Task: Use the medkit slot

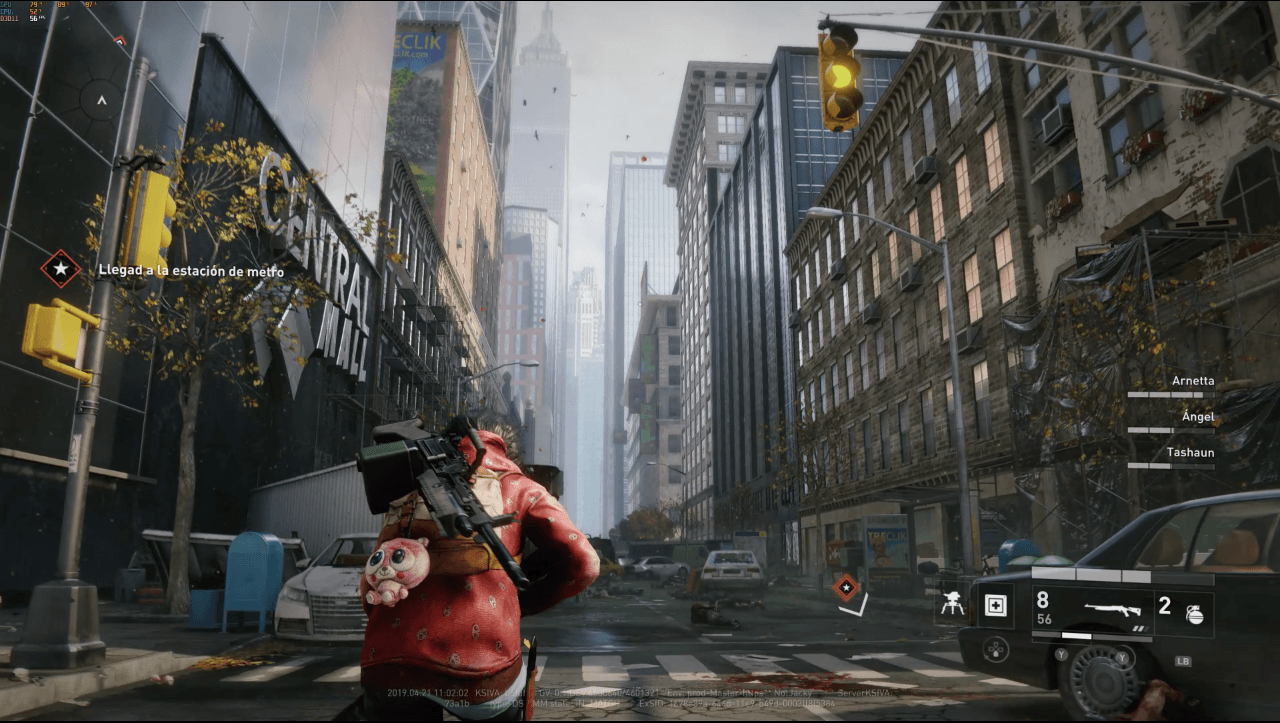Action: [x=995, y=605]
